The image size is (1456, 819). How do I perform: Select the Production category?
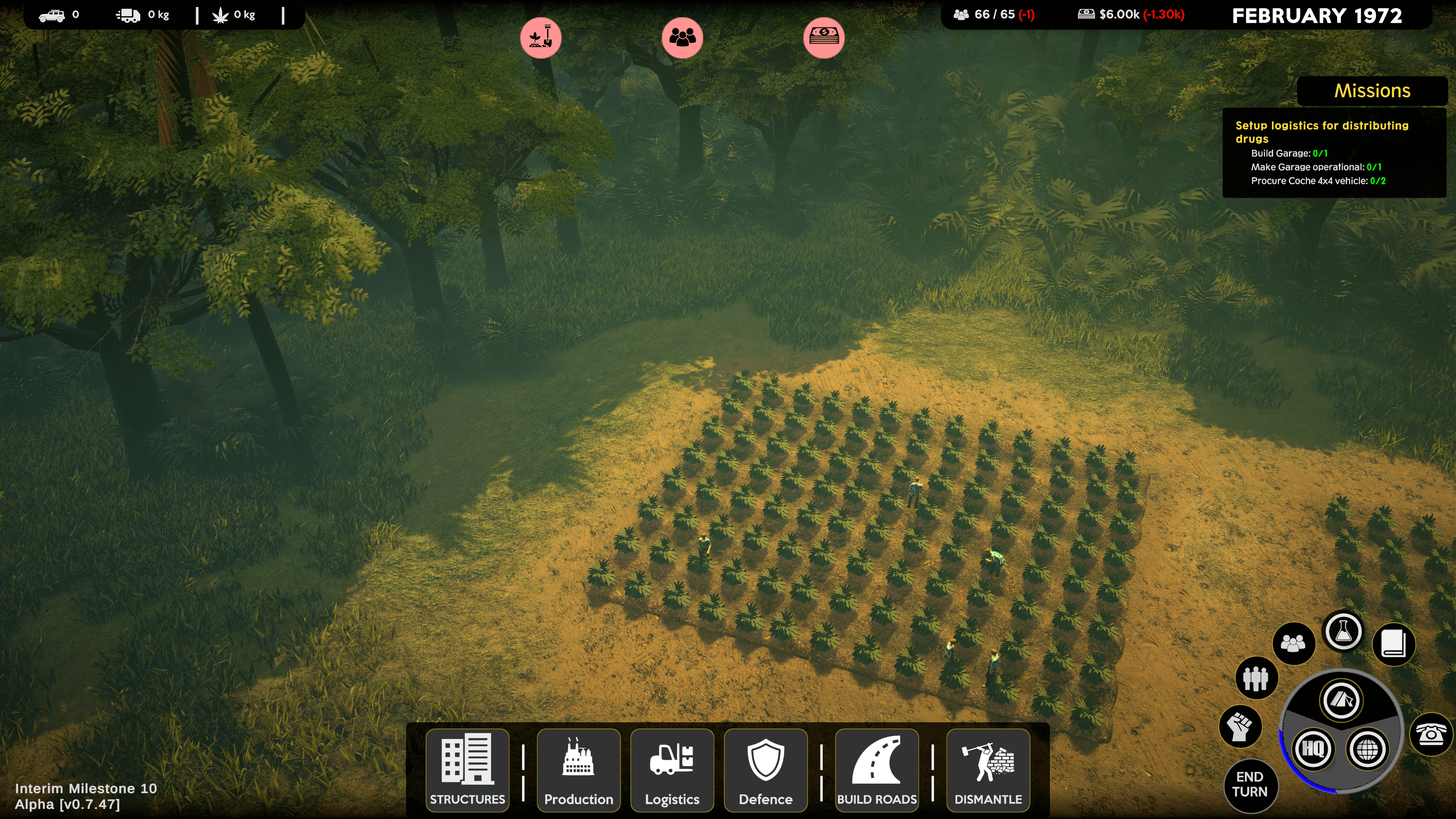578,770
